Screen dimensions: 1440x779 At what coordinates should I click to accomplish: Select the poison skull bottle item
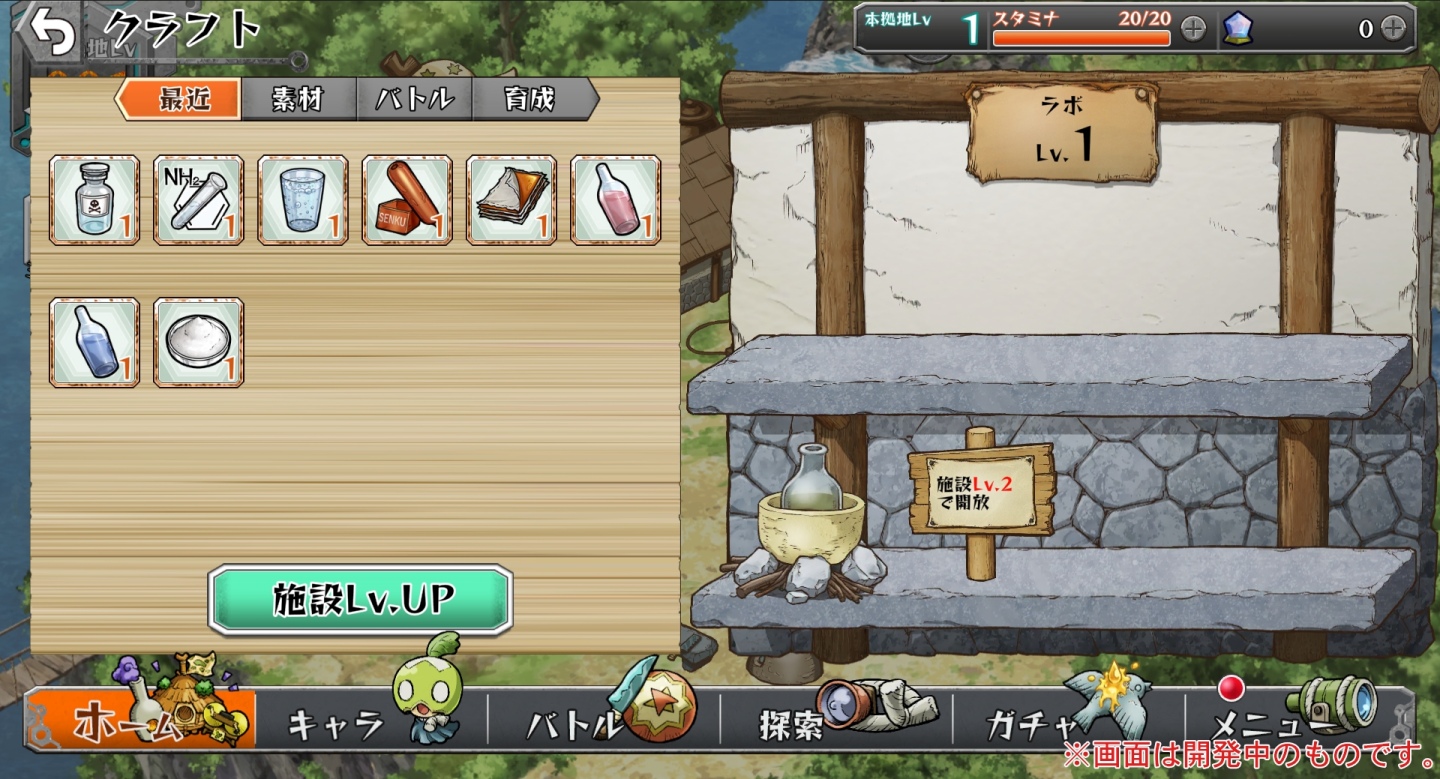[94, 200]
